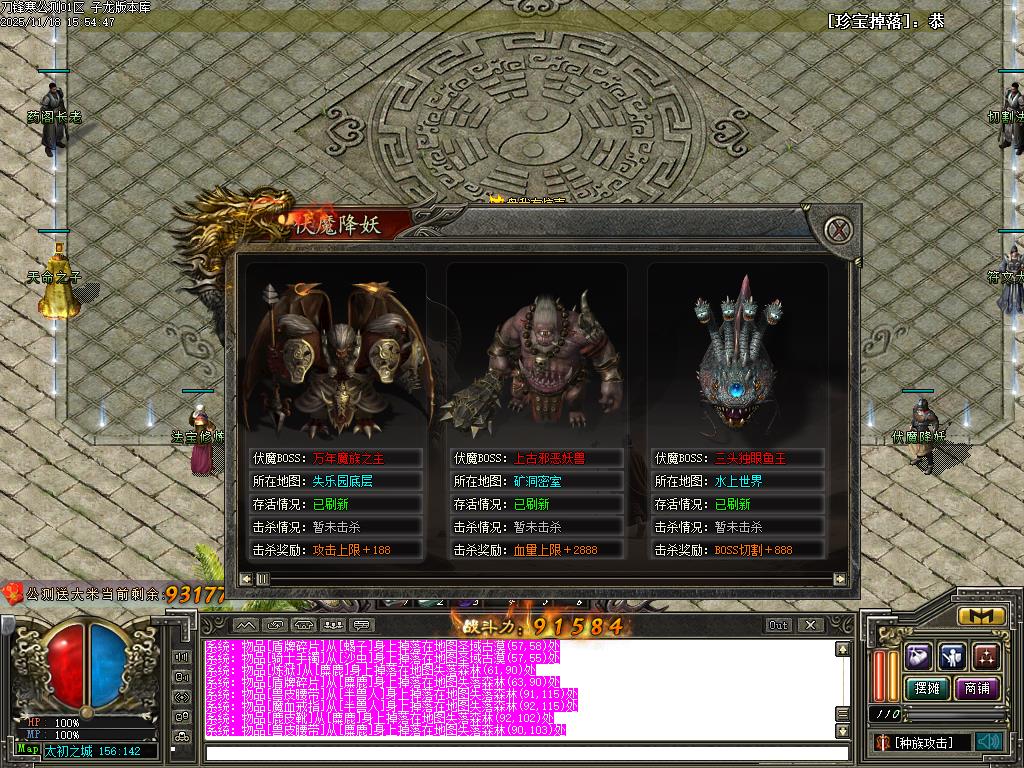The height and width of the screenshot is (768, 1024).
Task: Select the 万年魔族之主 boss card
Action: pyautogui.click(x=336, y=350)
